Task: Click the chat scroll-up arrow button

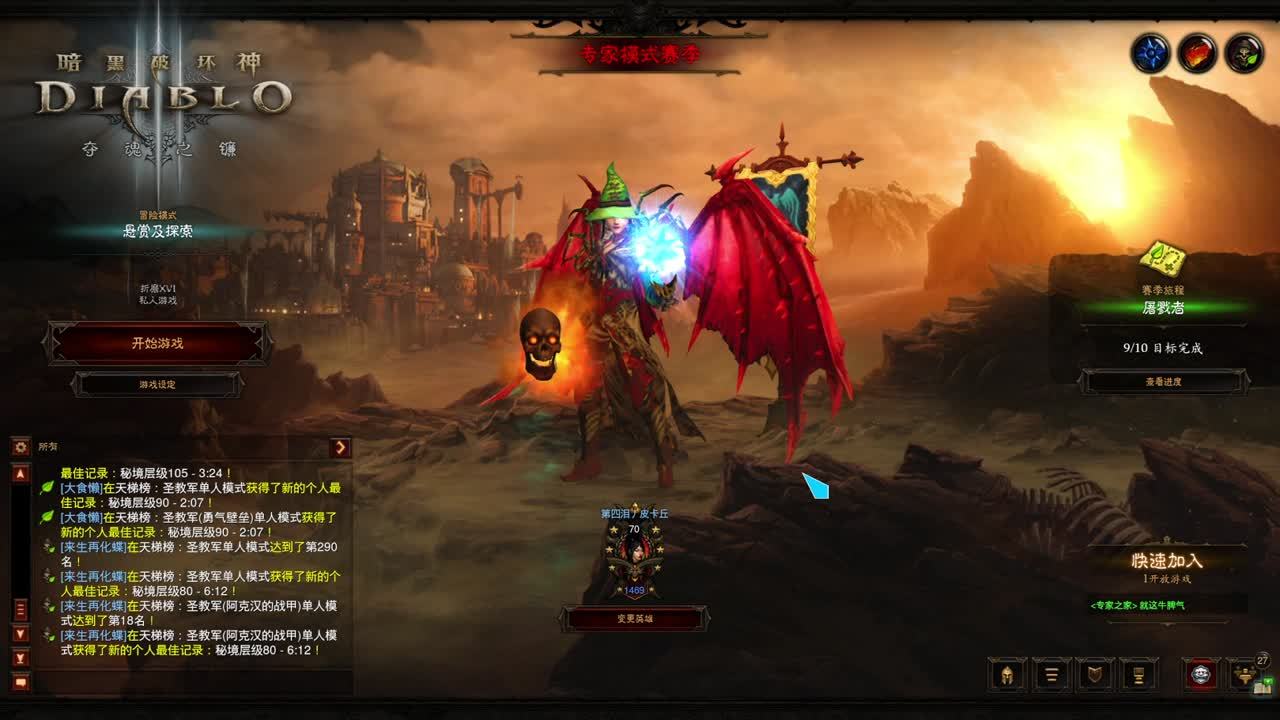Action: tap(20, 473)
